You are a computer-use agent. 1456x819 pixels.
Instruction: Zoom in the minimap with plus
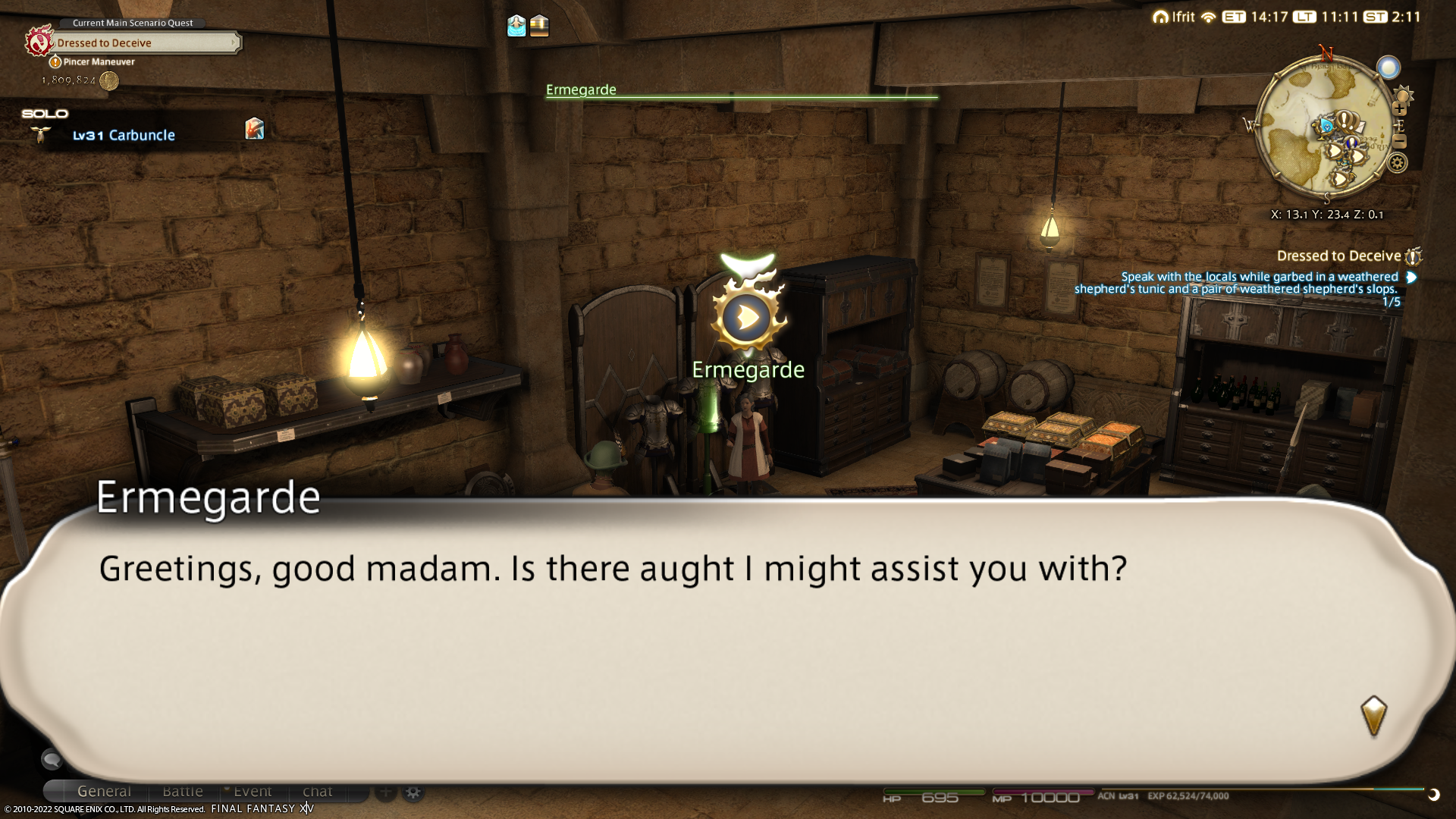(1400, 109)
